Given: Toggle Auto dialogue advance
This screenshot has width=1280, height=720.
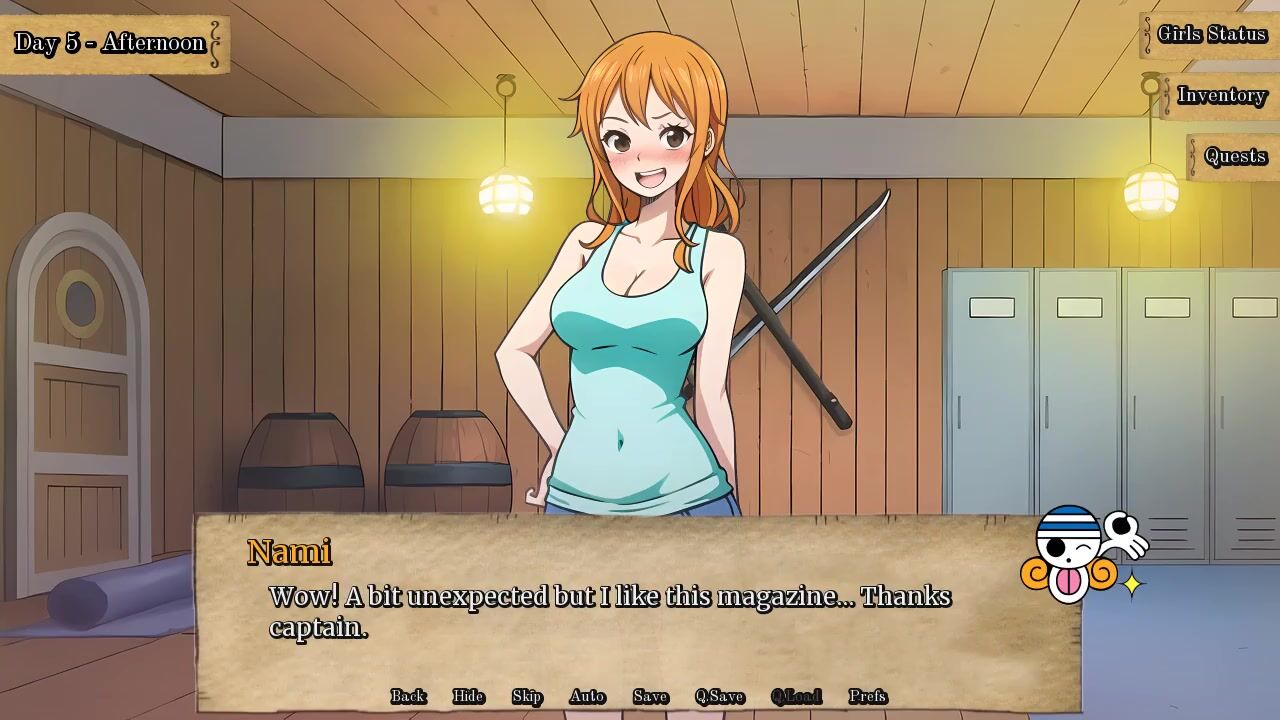Looking at the screenshot, I should (587, 696).
